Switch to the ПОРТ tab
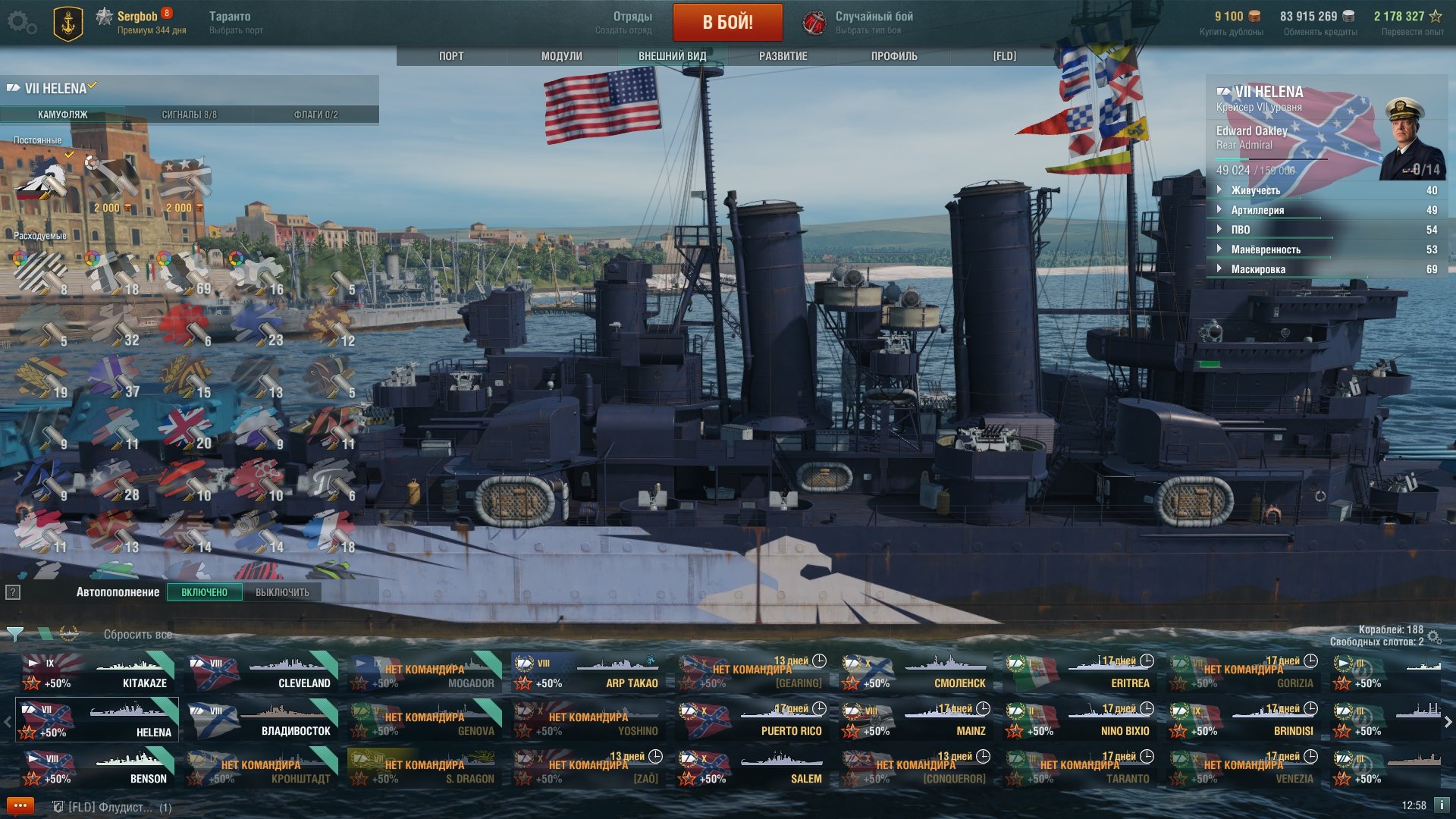 [451, 56]
